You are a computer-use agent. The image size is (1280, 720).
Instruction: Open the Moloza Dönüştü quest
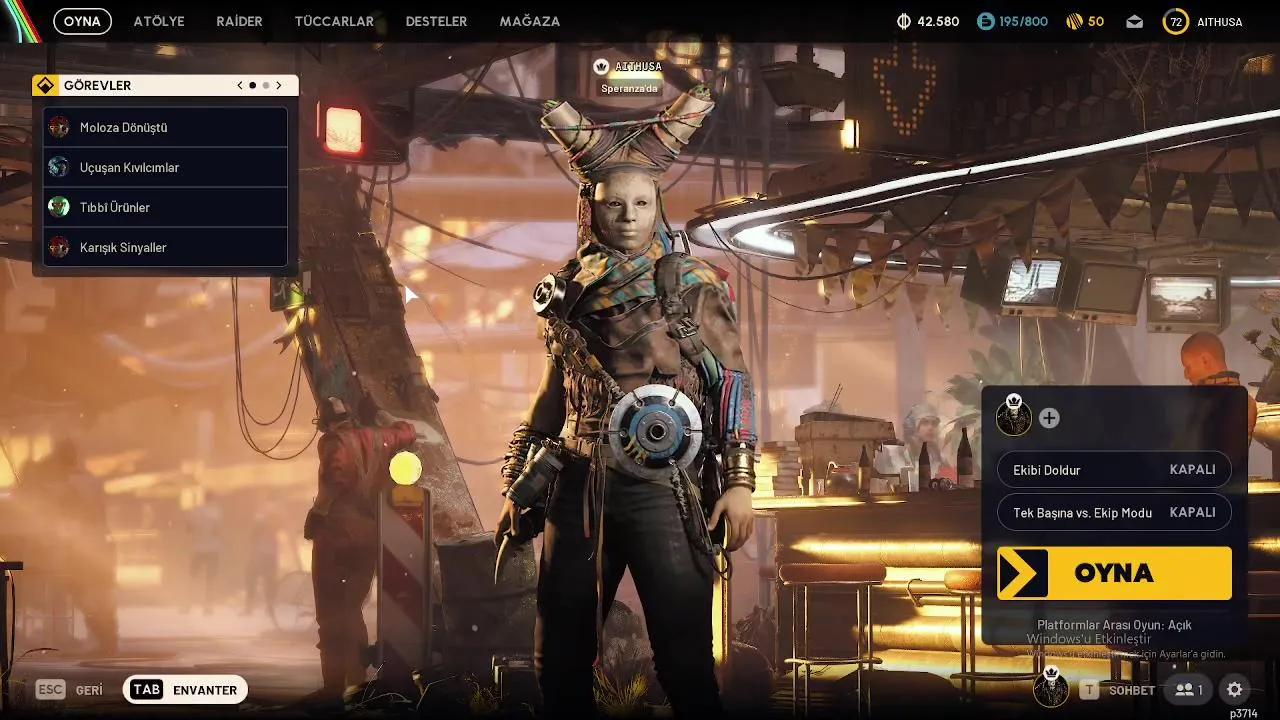(166, 128)
